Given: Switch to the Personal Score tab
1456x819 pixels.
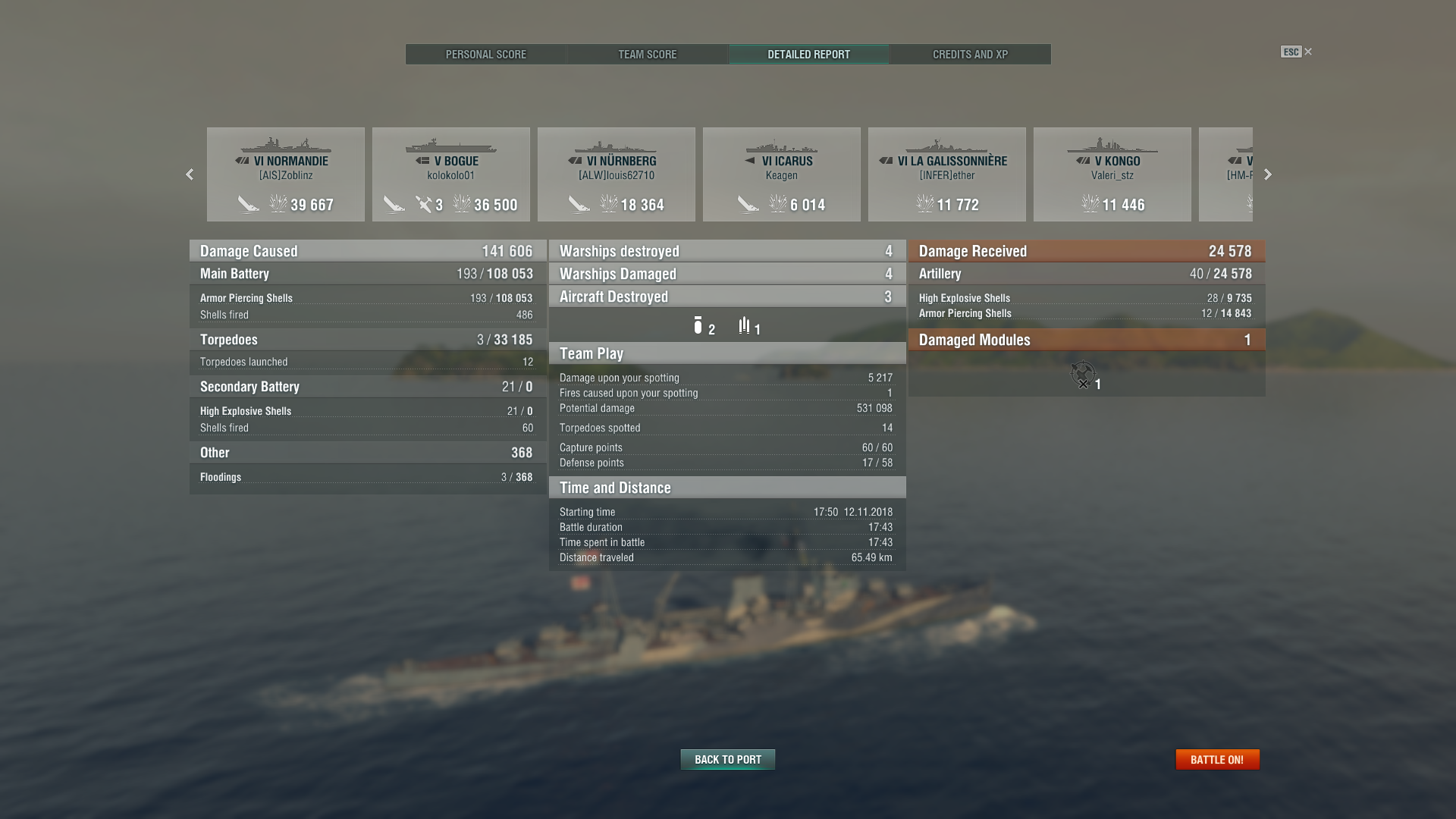Looking at the screenshot, I should 485,55.
